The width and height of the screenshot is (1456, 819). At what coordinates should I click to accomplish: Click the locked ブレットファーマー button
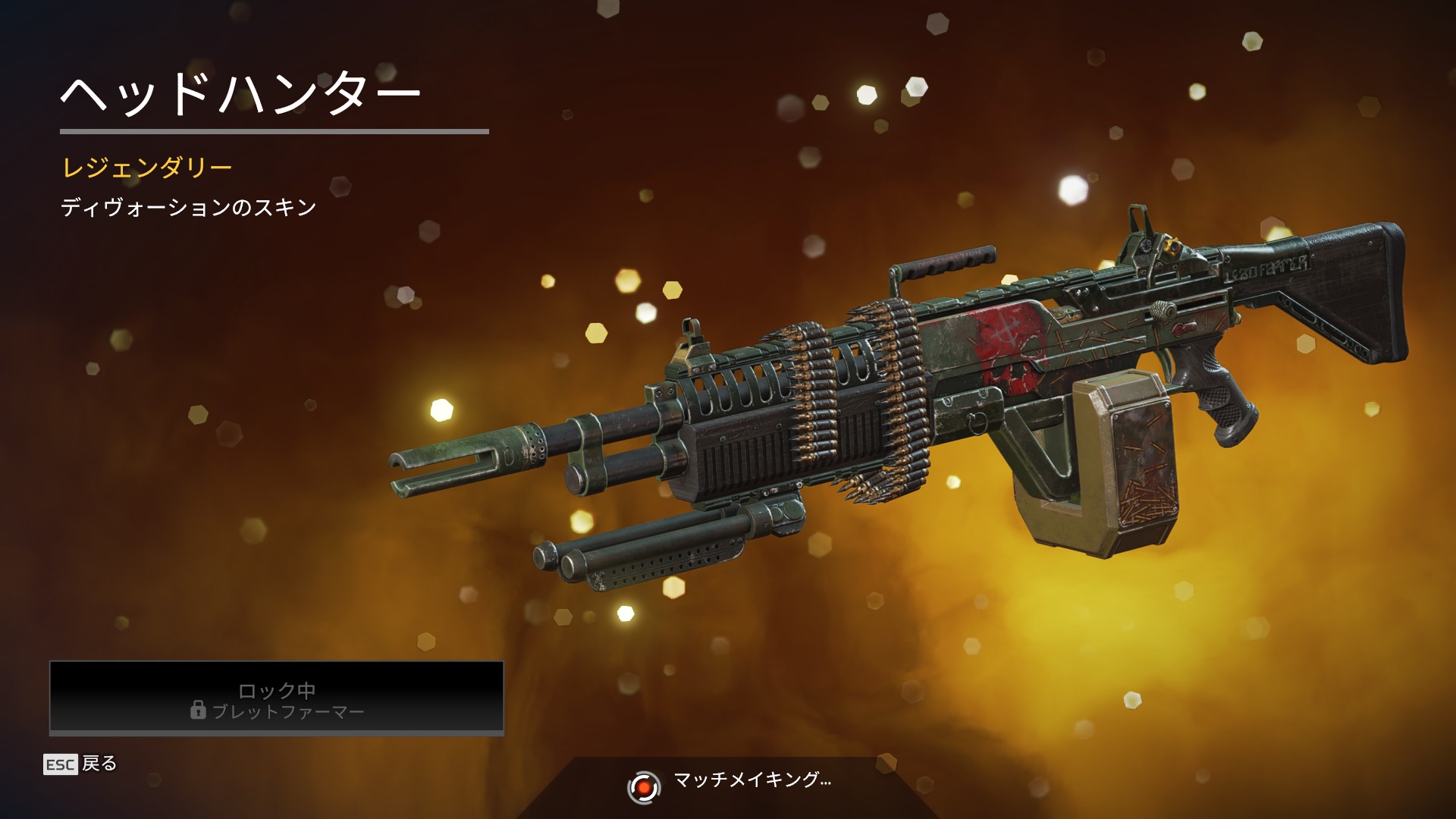tap(277, 698)
